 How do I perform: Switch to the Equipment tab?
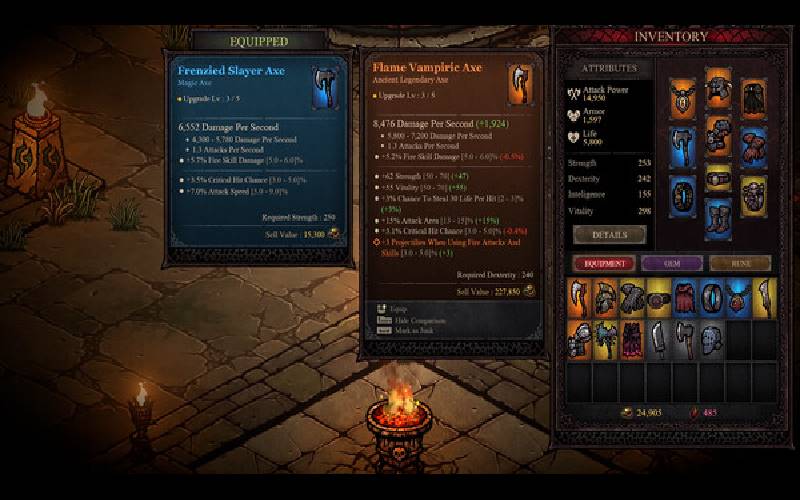click(x=605, y=264)
